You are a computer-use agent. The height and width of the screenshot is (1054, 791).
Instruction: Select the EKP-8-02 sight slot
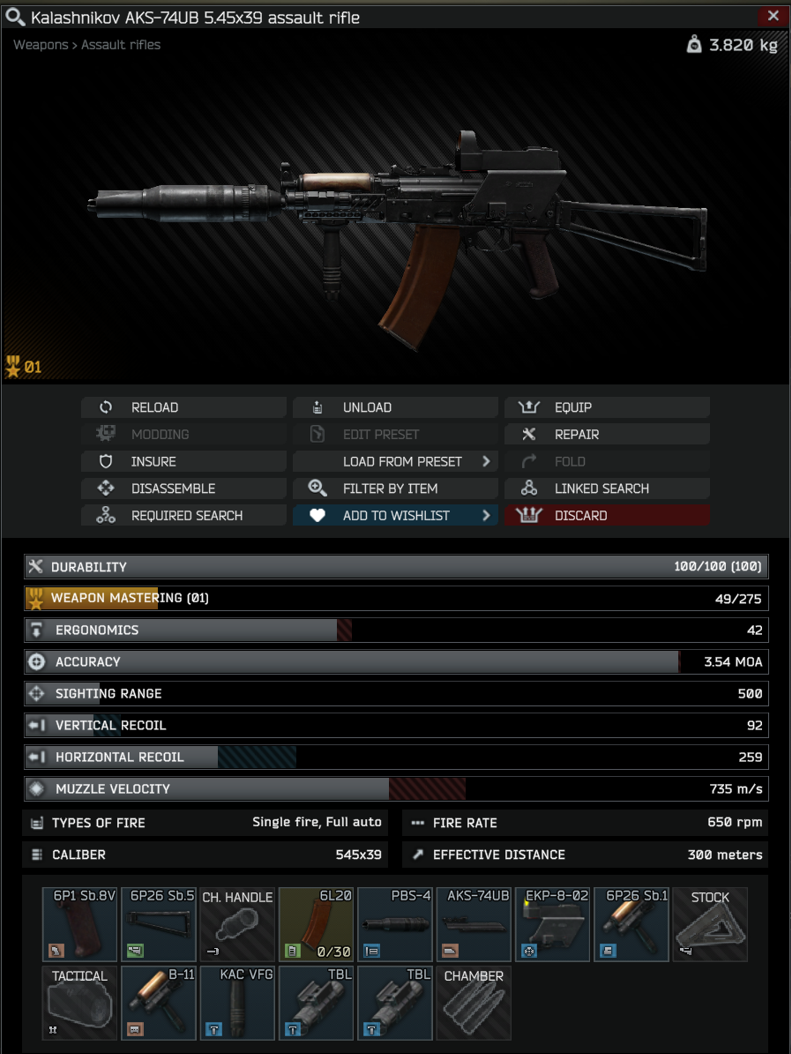[552, 925]
